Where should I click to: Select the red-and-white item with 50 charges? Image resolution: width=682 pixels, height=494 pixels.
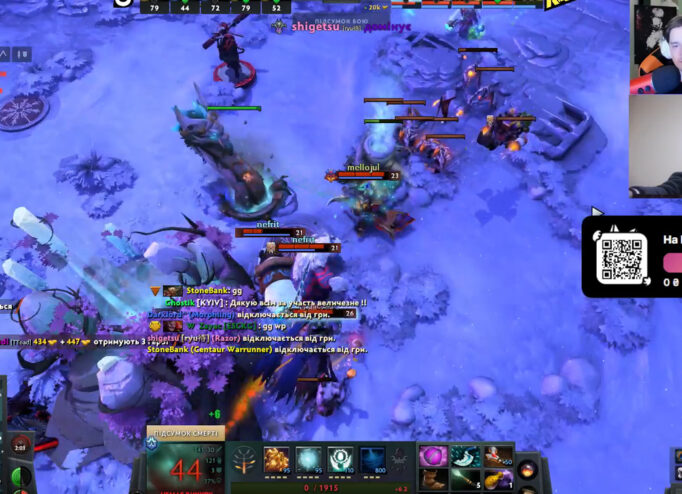click(497, 456)
